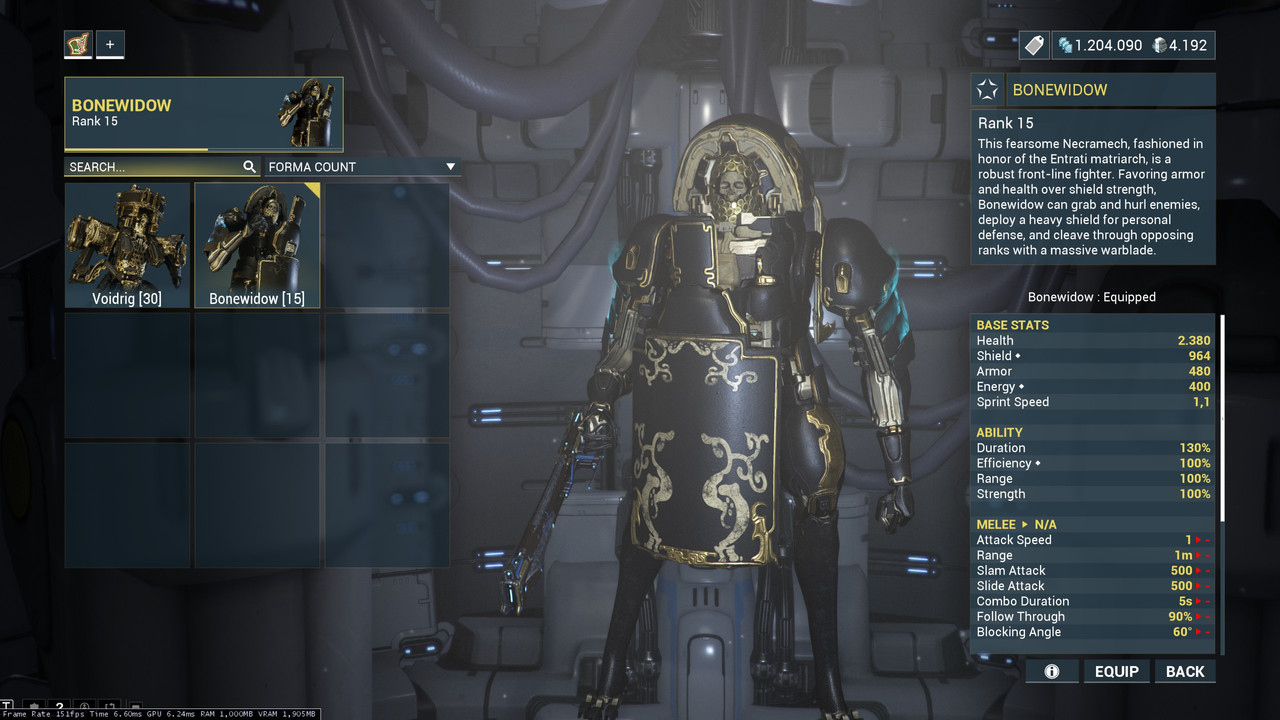This screenshot has width=1280, height=720.
Task: Equip the selected Necramech
Action: (1116, 671)
